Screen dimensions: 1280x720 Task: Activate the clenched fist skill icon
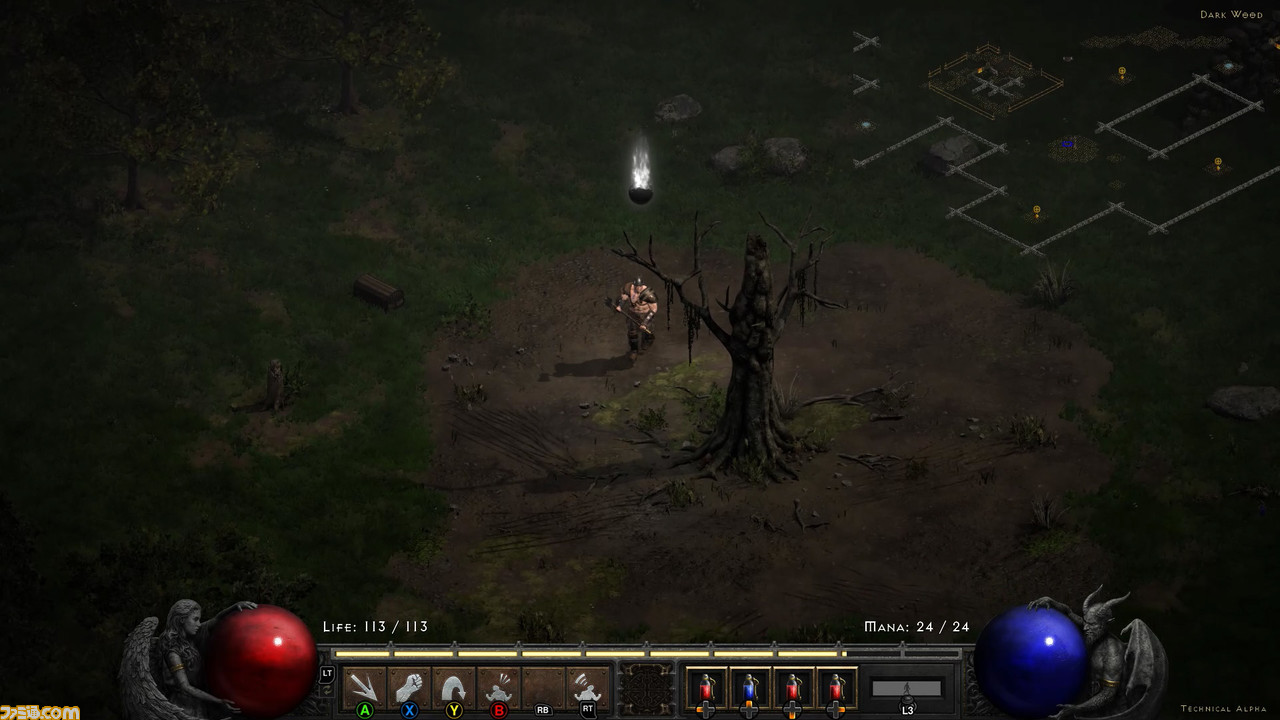pyautogui.click(x=409, y=687)
